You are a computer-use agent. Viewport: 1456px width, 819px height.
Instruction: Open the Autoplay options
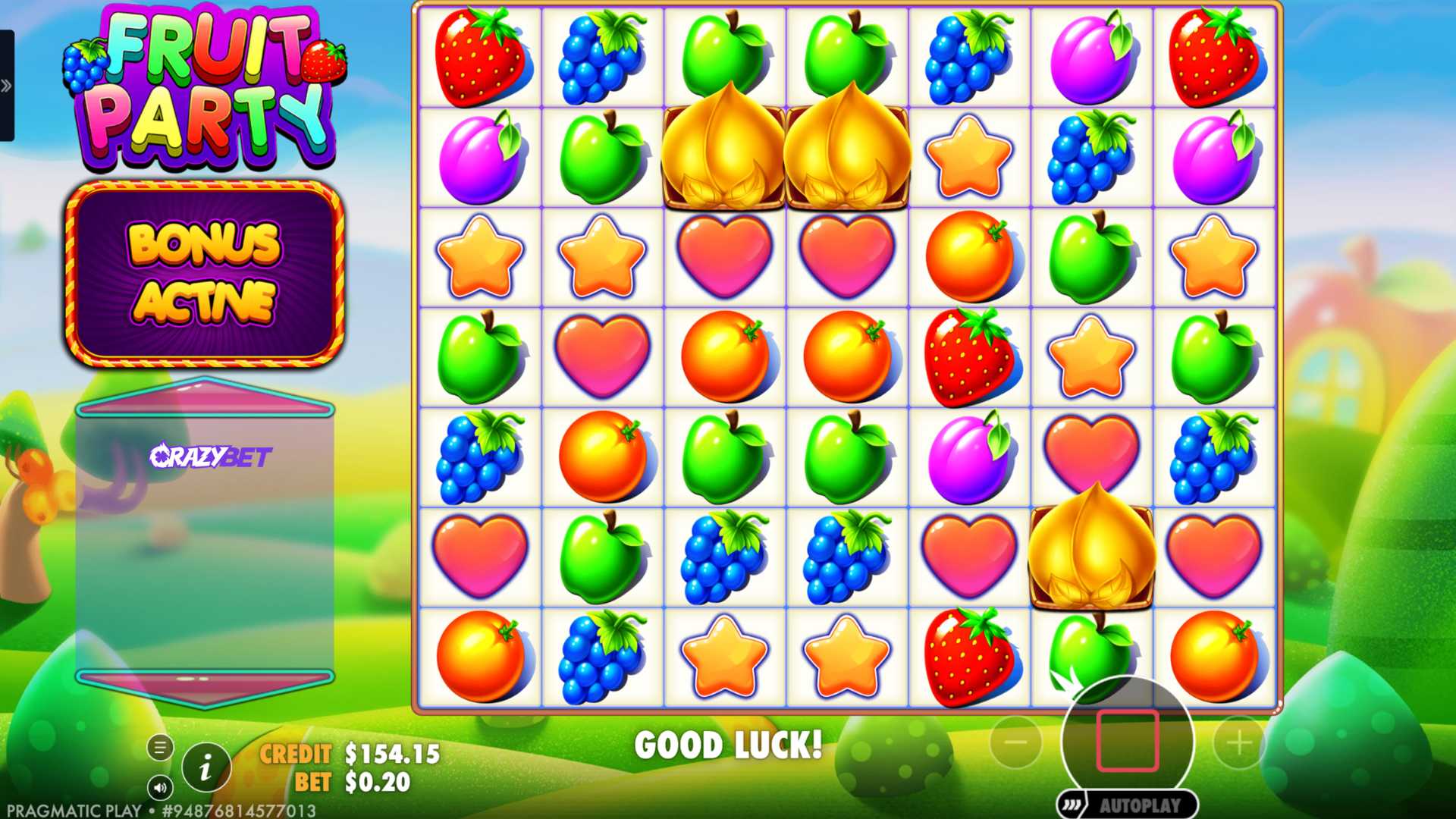point(1128,805)
